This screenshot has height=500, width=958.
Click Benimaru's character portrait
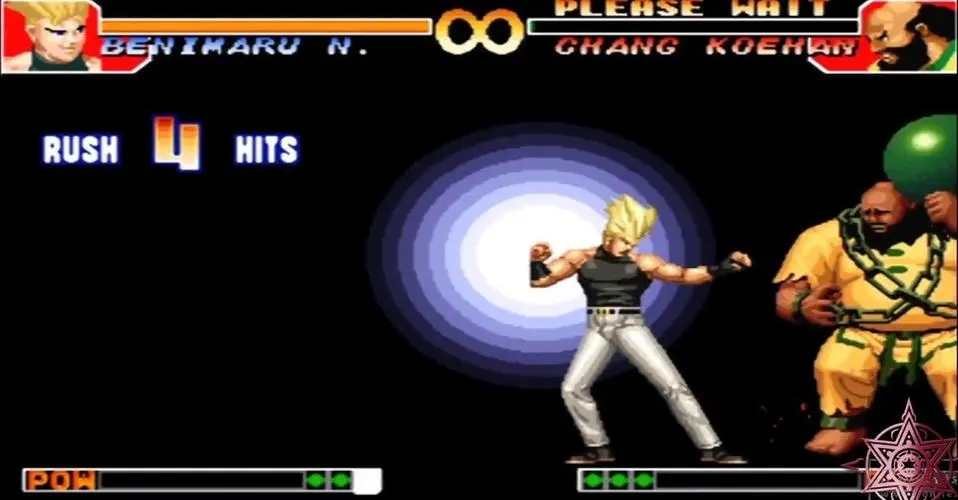click(50, 35)
